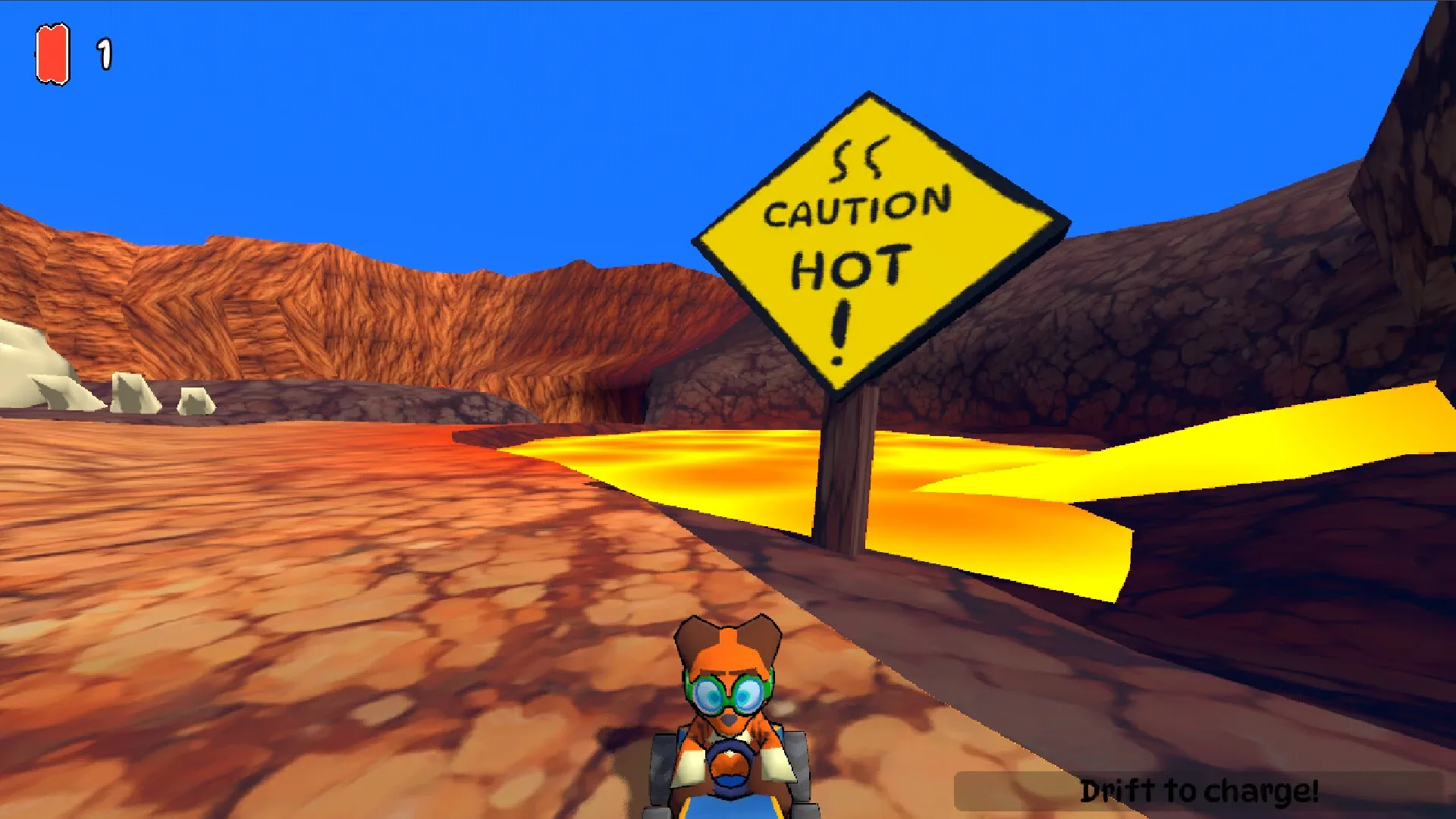Select the ticket counter showing 1
This screenshot has width=1456, height=819.
coord(104,52)
